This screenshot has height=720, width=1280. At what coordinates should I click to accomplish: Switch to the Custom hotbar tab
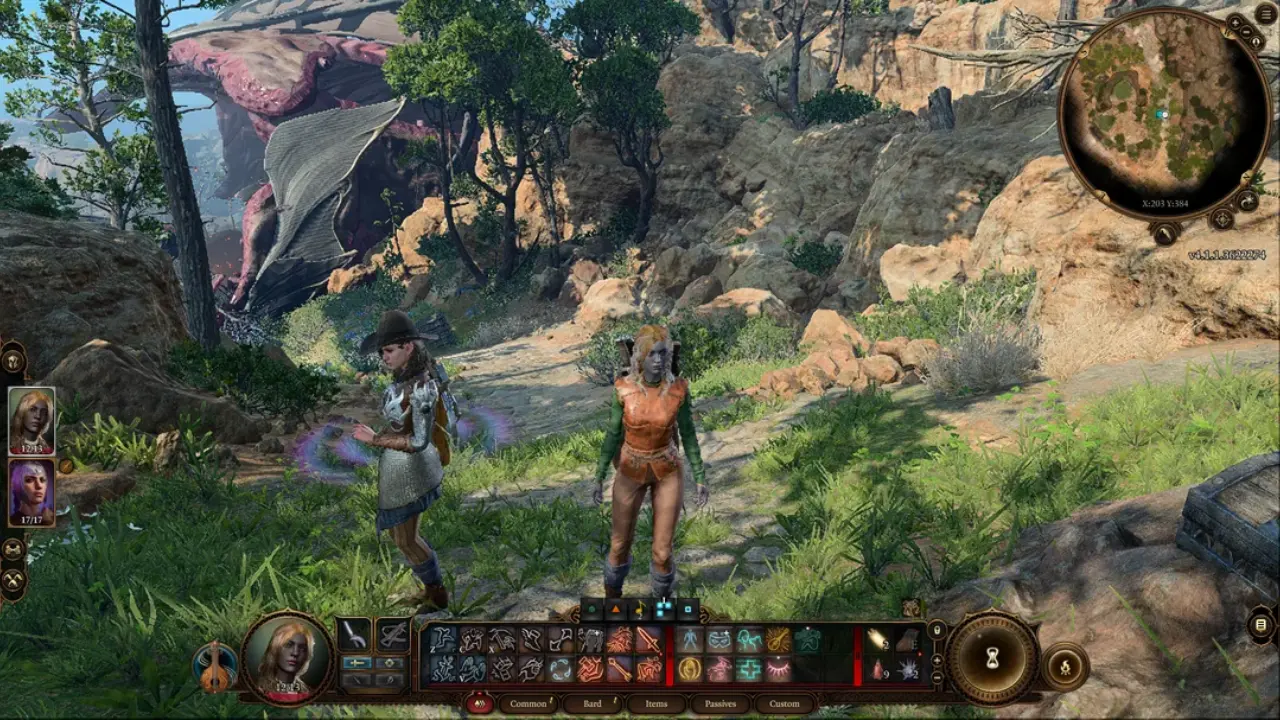[784, 704]
